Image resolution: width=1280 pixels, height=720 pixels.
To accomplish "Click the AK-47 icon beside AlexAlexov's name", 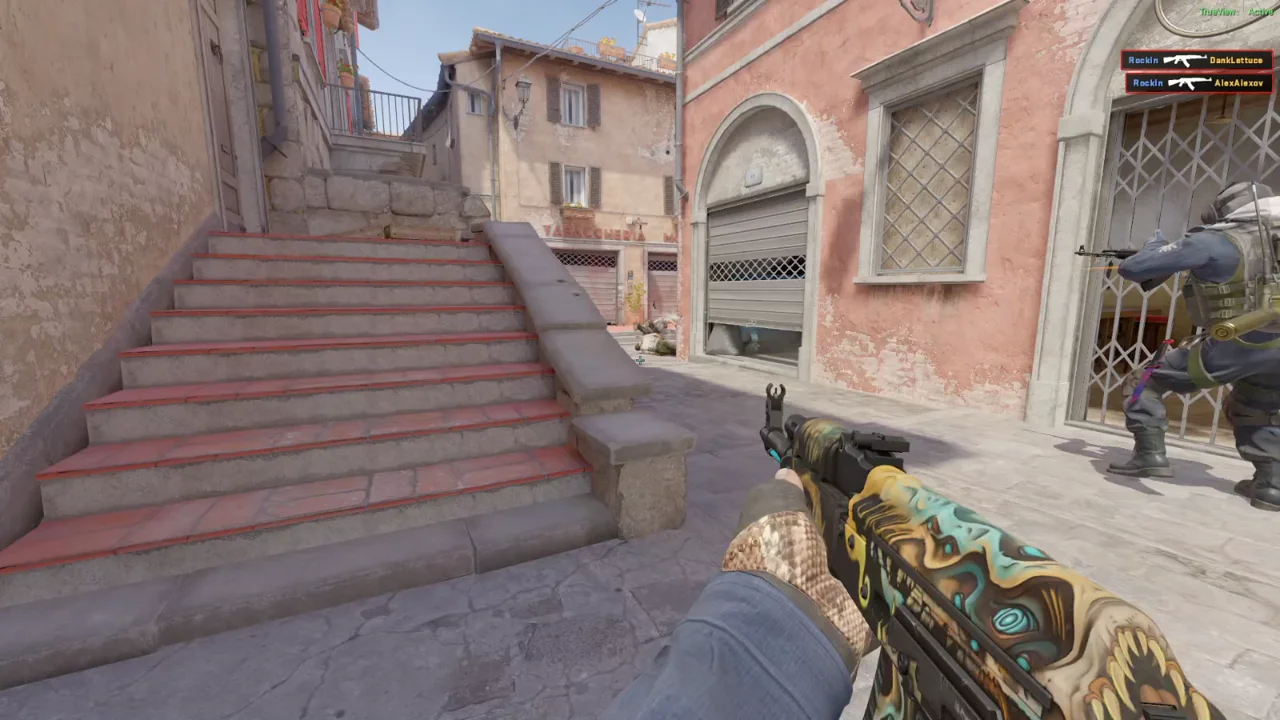I will (x=1191, y=83).
